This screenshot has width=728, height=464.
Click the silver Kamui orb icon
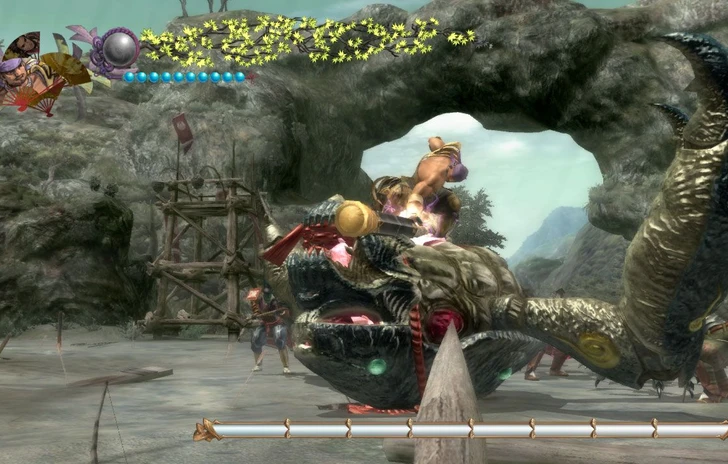(x=122, y=48)
